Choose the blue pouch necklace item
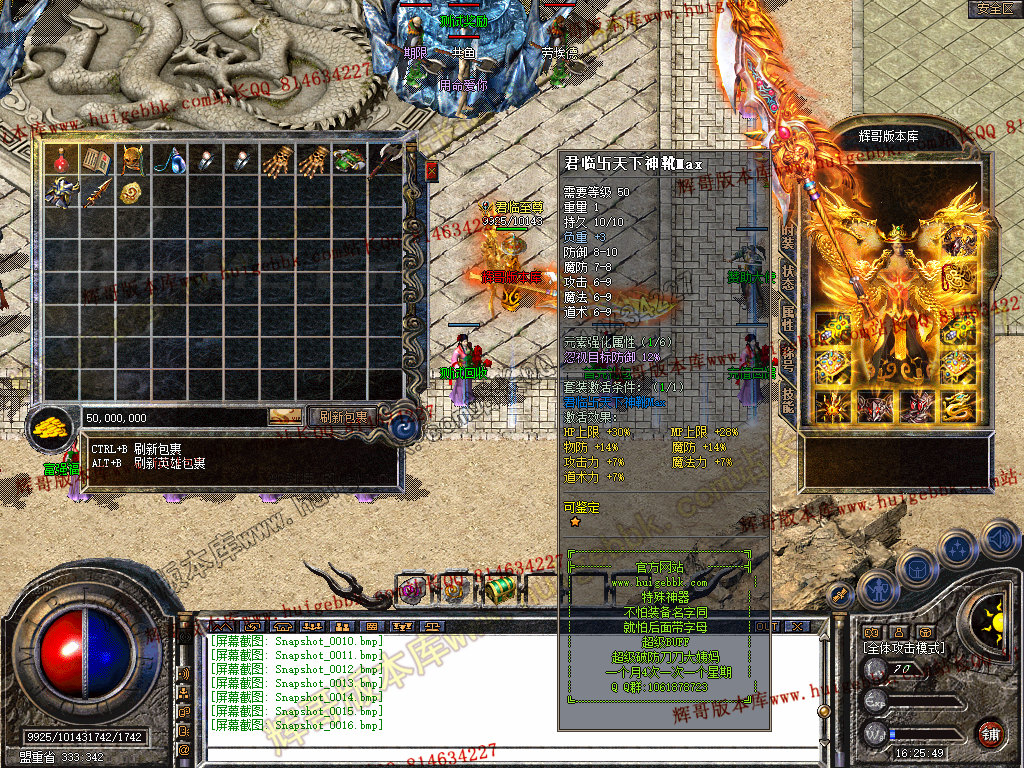1024x768 pixels. click(x=168, y=160)
